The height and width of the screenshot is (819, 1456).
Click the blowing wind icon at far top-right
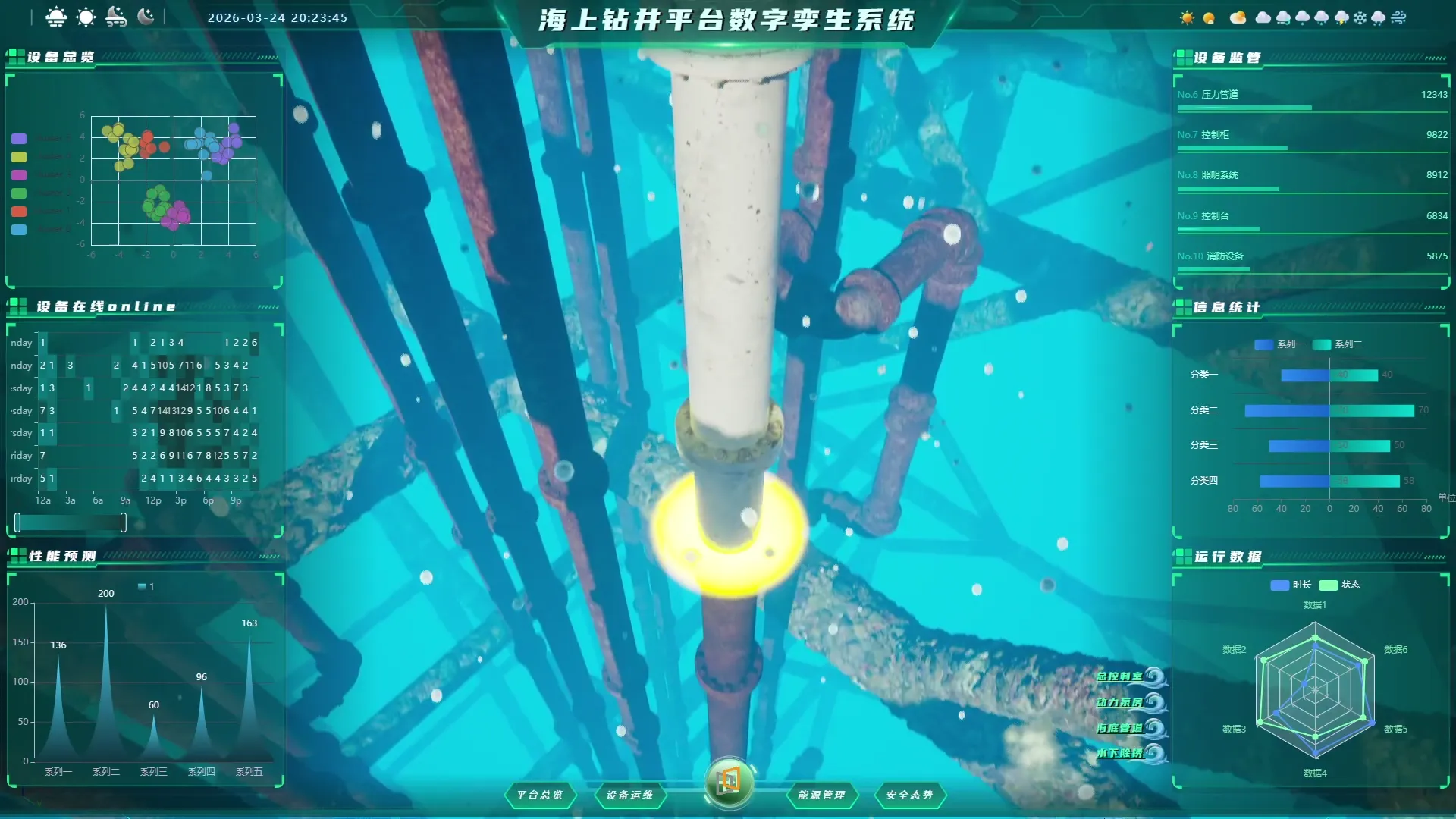(1399, 17)
